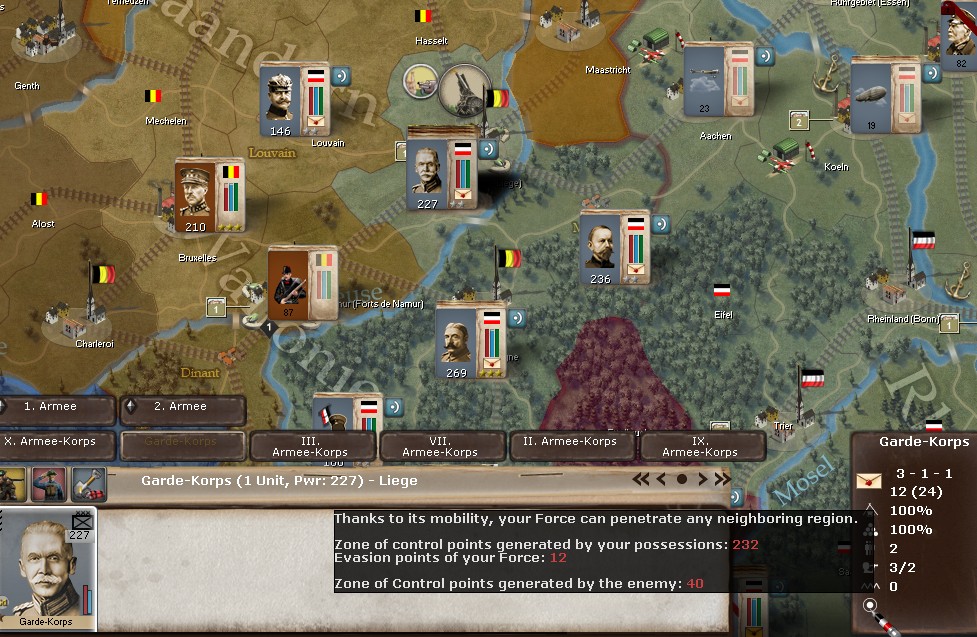The width and height of the screenshot is (977, 637).
Task: Jump to last force with double-right arrow
Action: [x=723, y=480]
